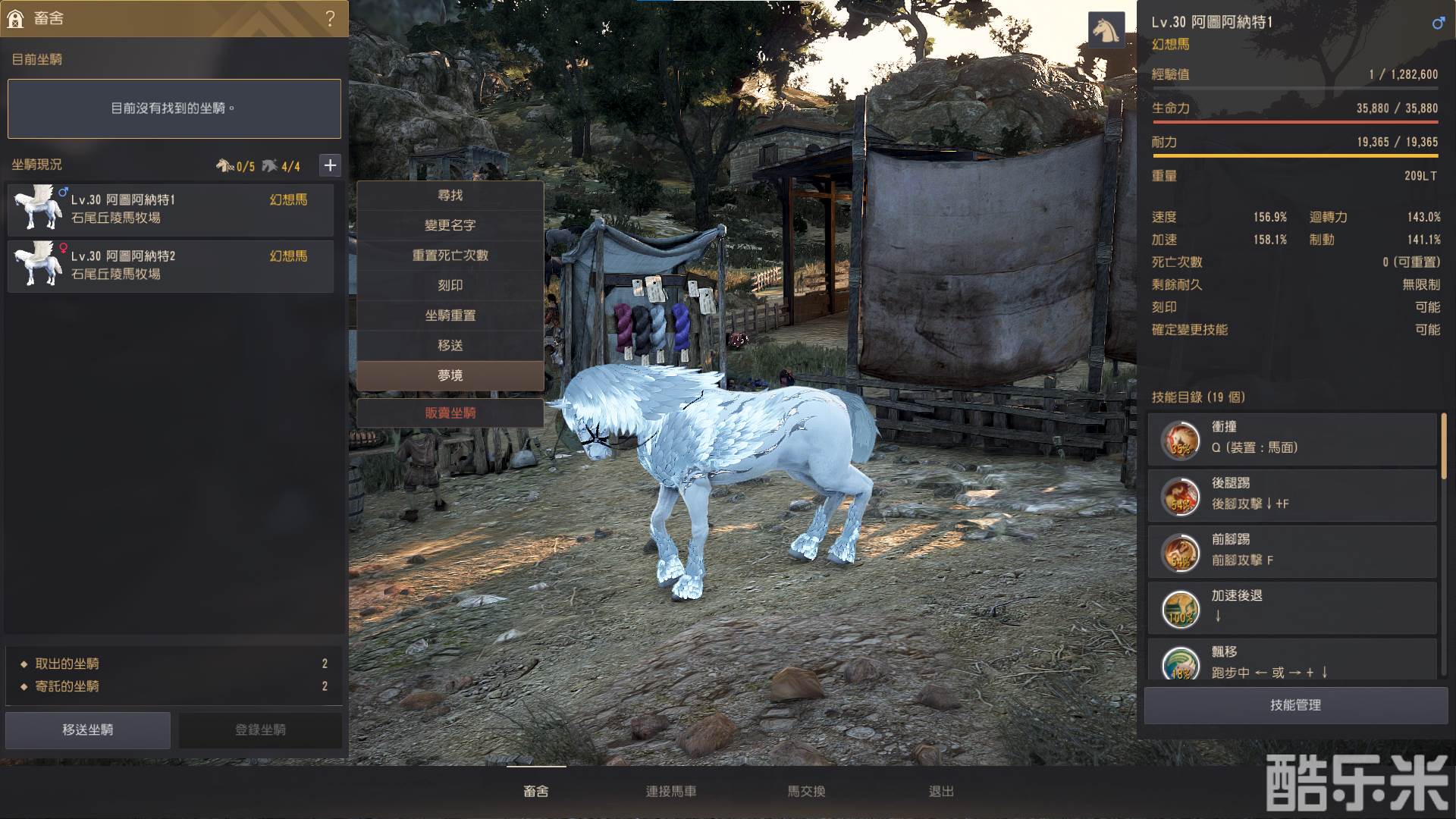
Task: Select 坐騎重置 from the menu
Action: tap(450, 315)
